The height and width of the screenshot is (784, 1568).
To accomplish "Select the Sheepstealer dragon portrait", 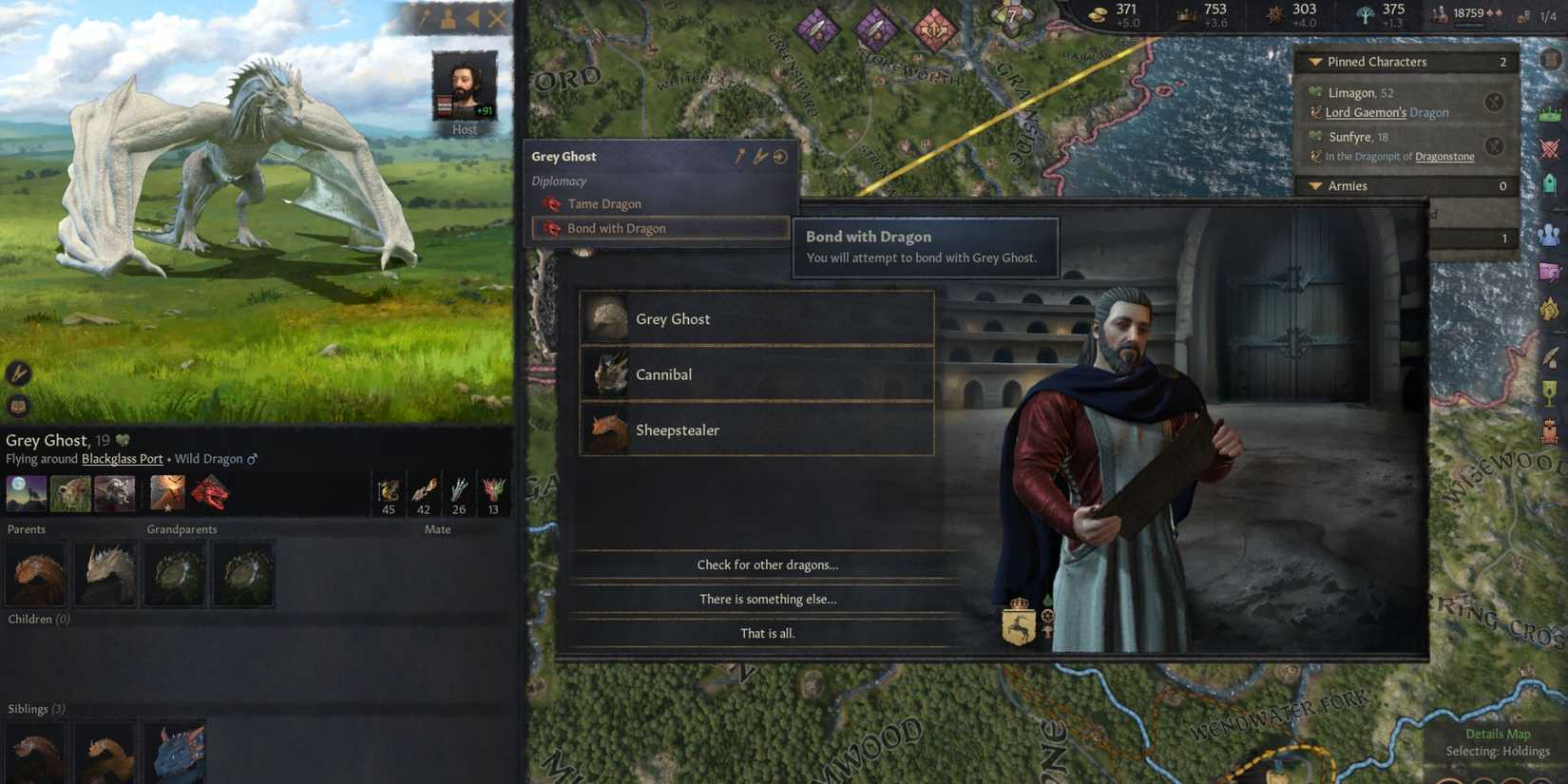I will point(605,430).
